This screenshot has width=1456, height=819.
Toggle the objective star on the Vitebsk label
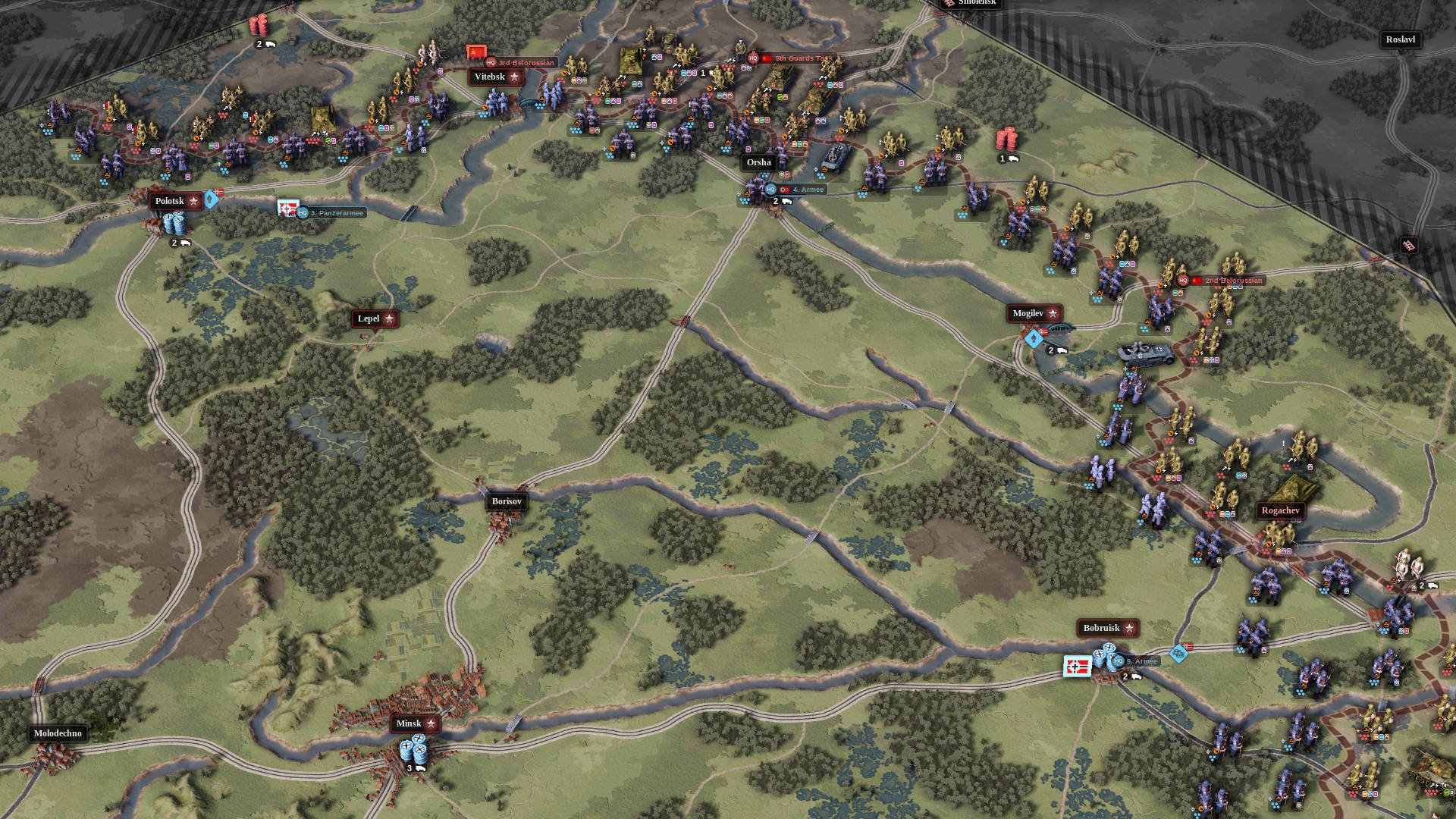(514, 77)
